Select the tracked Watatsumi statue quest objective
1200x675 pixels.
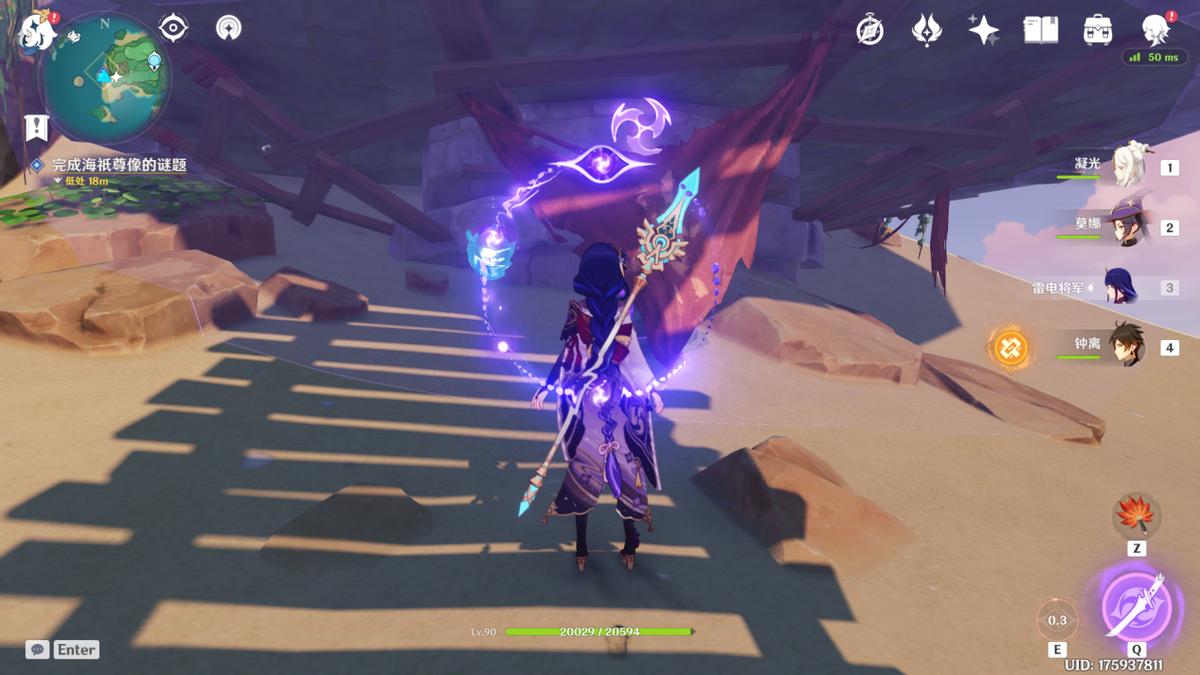tap(119, 165)
